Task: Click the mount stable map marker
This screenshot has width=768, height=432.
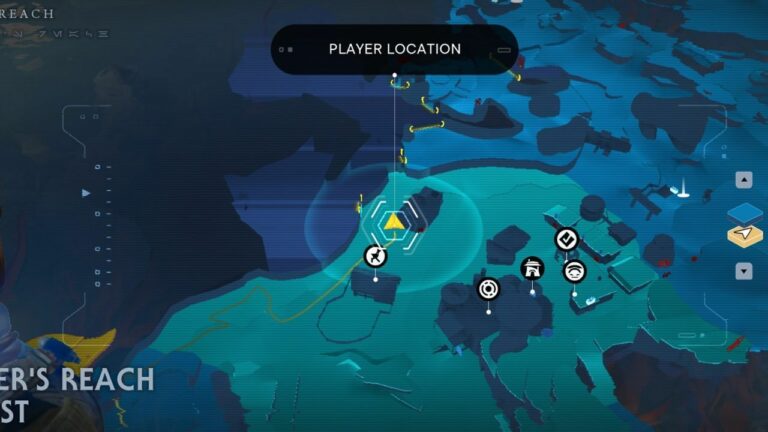Action: [375, 256]
